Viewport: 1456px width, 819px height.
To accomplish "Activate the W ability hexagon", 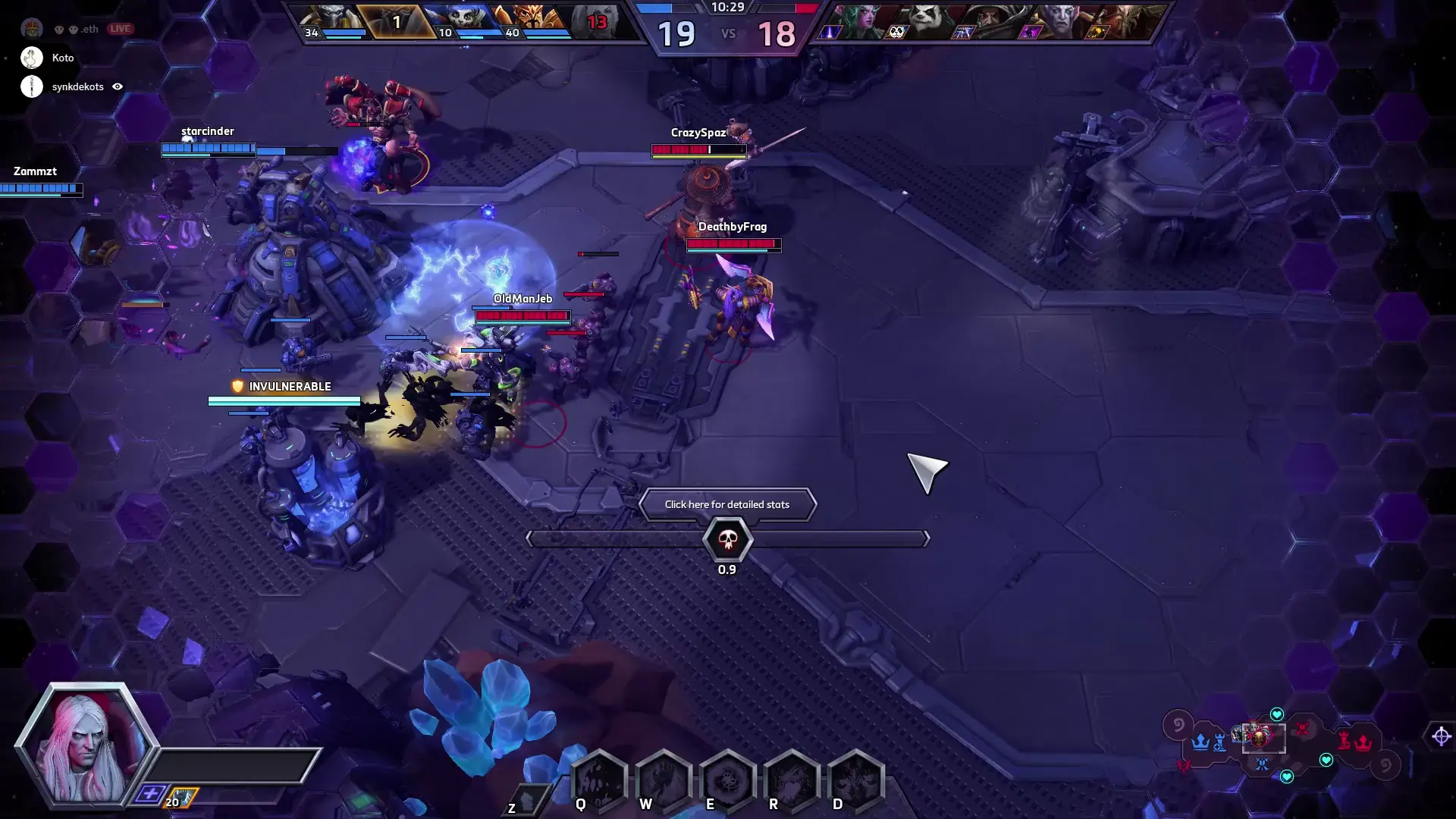I will (x=663, y=780).
